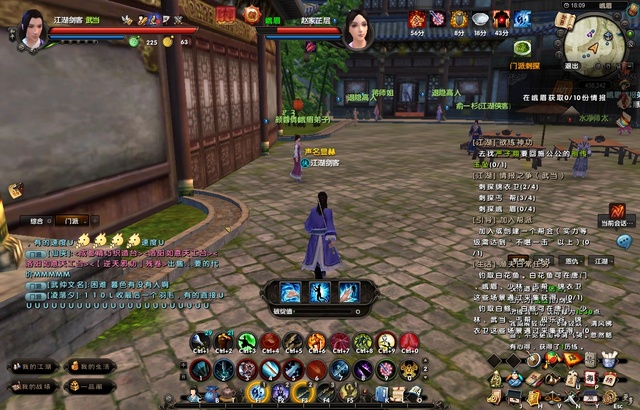Open the small icon above the chat tabs
640x410 pixels.
[15, 190]
